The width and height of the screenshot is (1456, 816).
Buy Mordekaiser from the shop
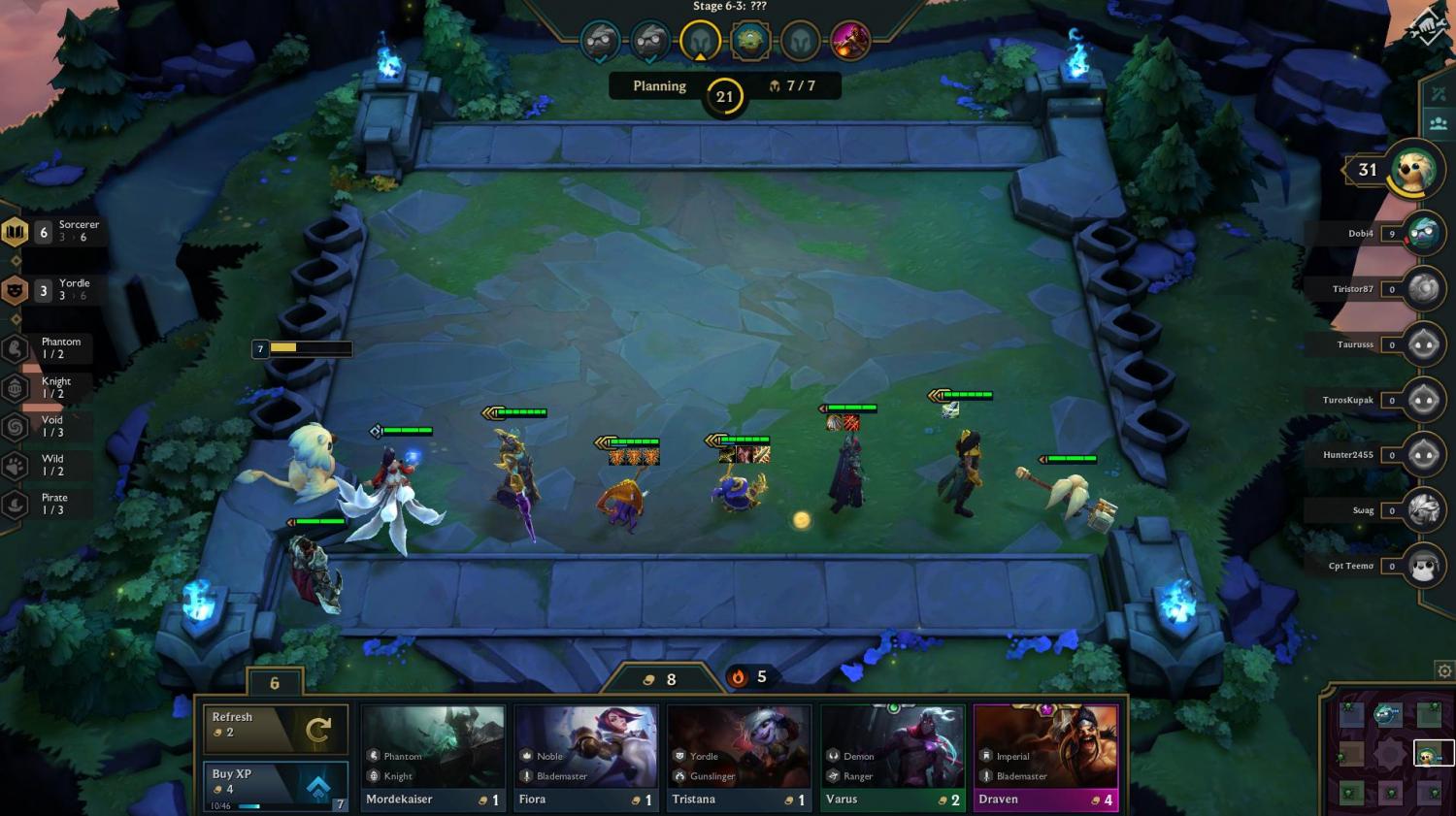(433, 759)
